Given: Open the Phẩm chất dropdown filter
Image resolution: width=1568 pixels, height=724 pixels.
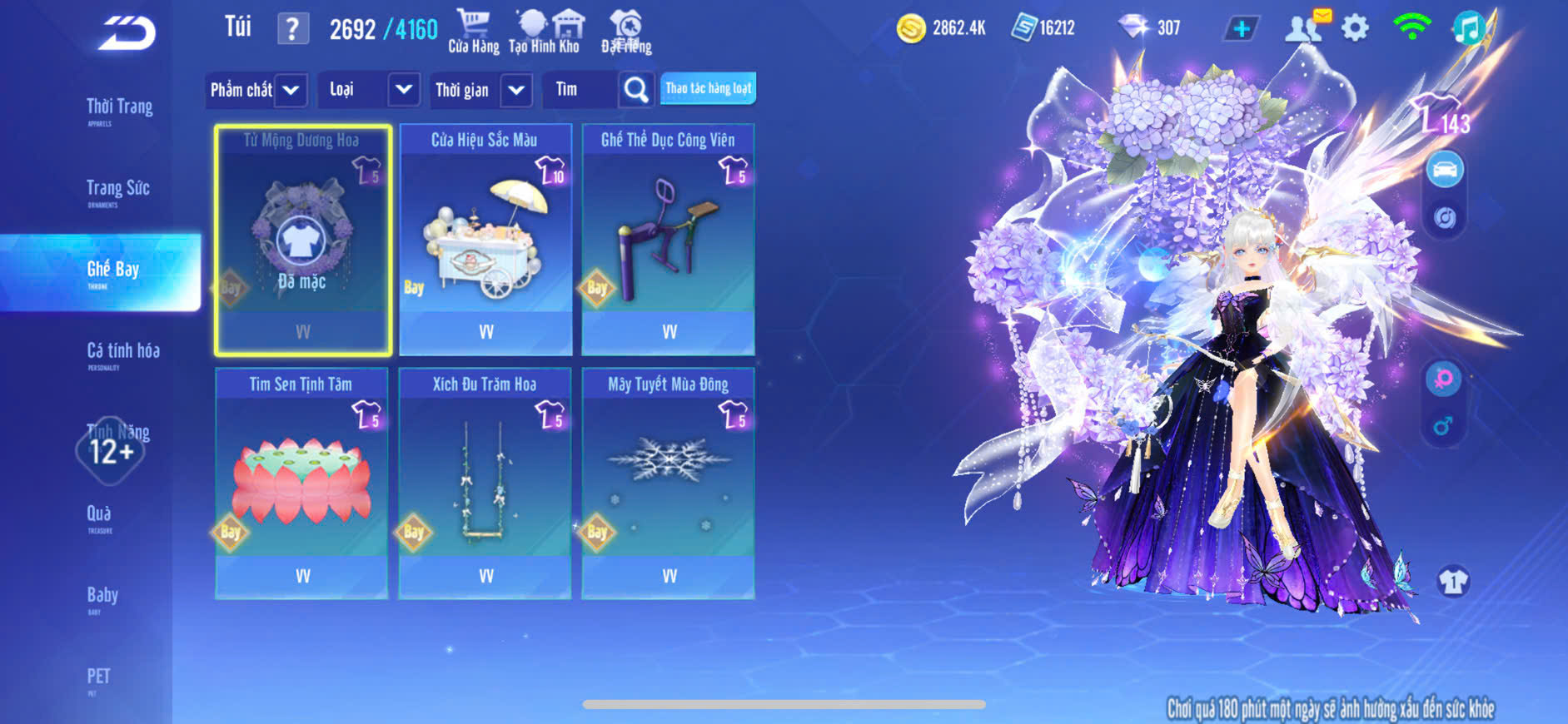Looking at the screenshot, I should pyautogui.click(x=256, y=90).
